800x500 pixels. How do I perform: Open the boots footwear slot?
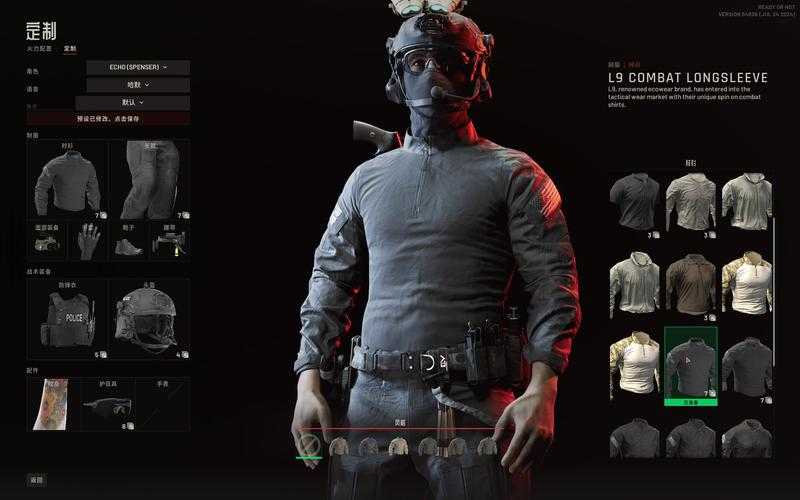[129, 241]
